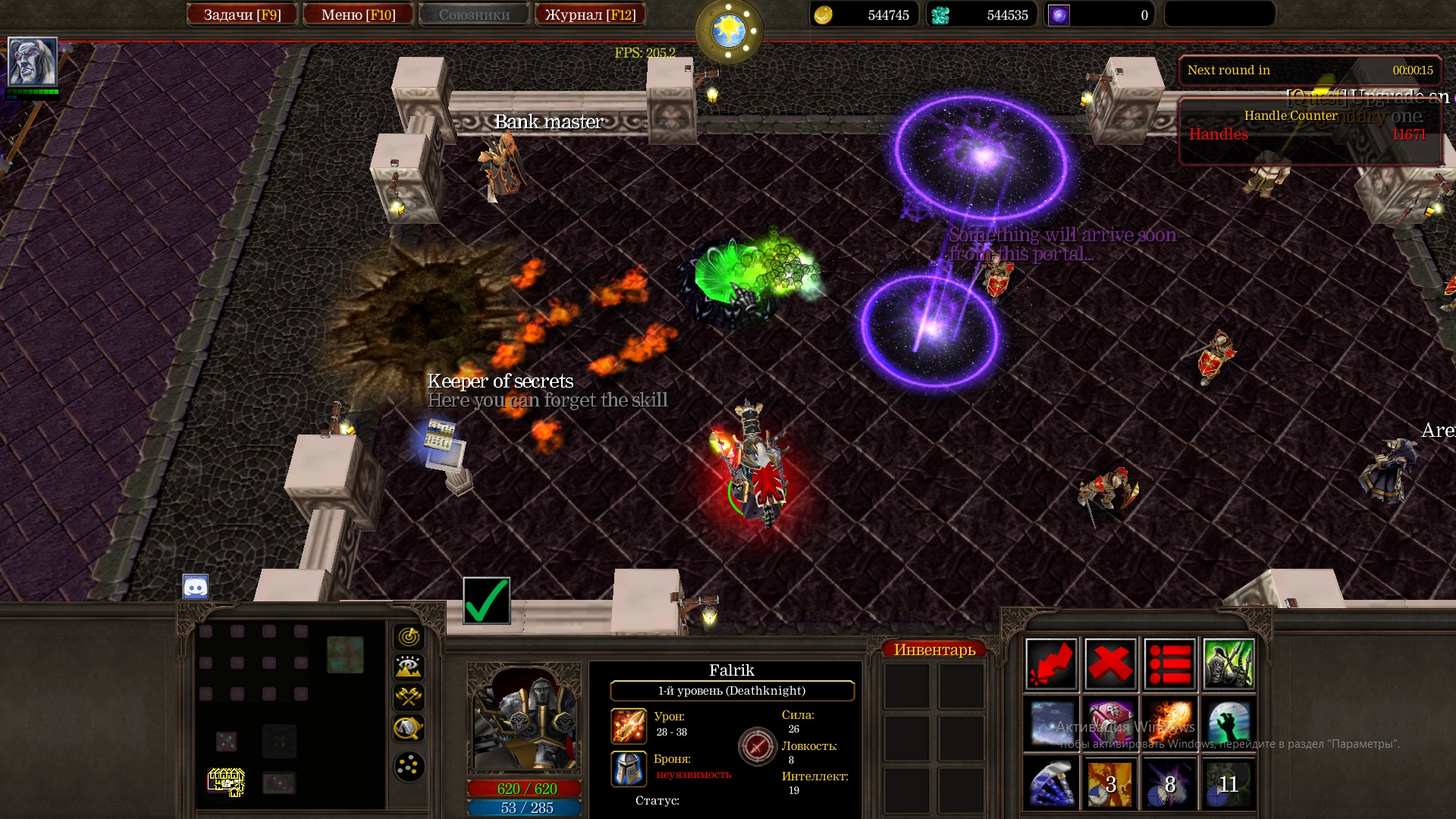Activate the minimap signal ping button

pos(409,637)
